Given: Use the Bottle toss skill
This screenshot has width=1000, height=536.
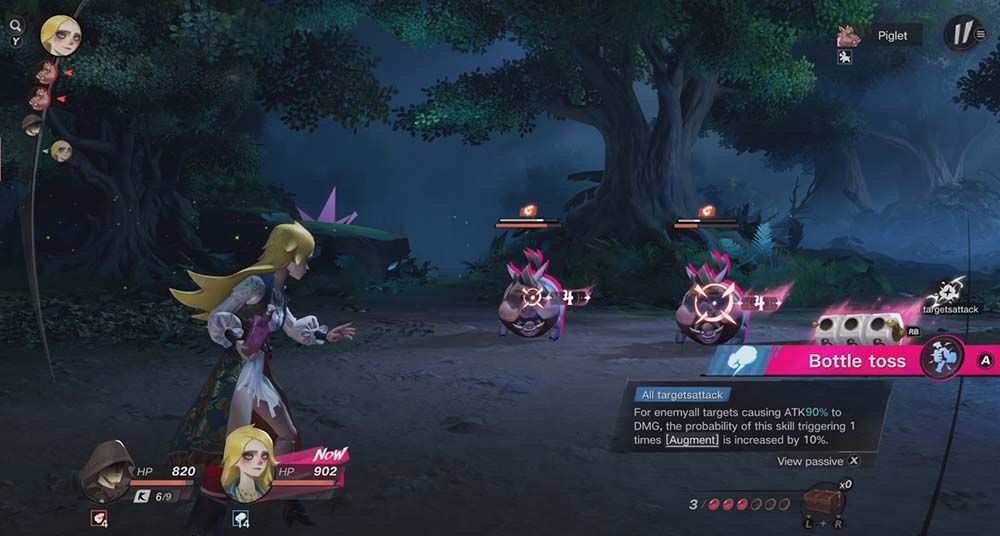Looking at the screenshot, I should [856, 361].
